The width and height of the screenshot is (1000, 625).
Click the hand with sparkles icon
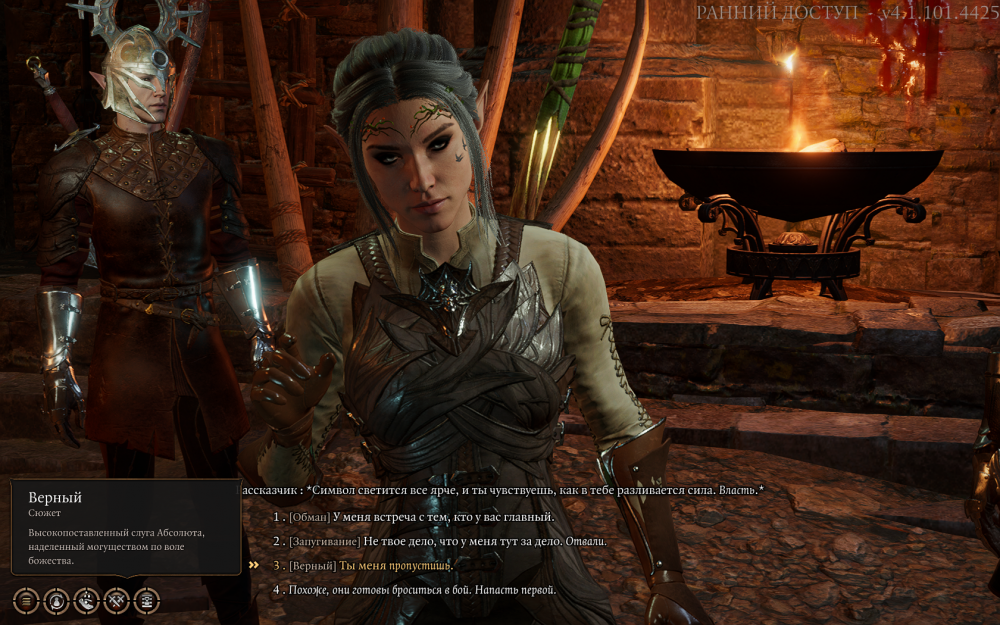tap(87, 600)
